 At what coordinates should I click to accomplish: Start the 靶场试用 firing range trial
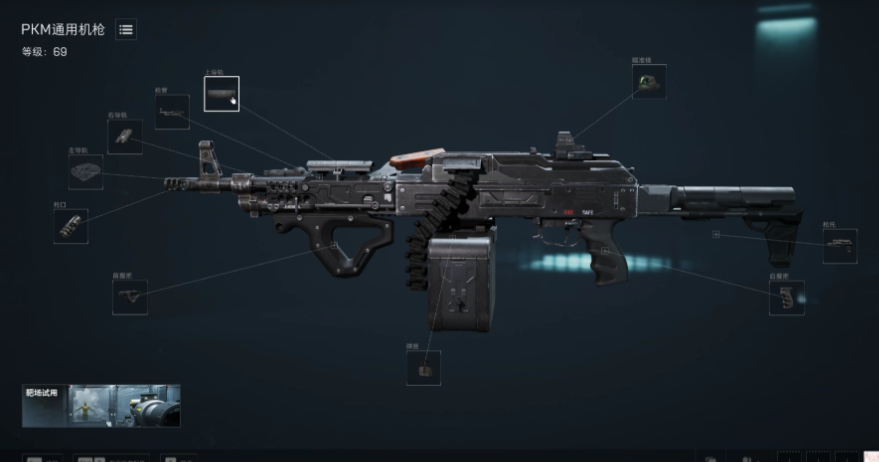(x=101, y=405)
